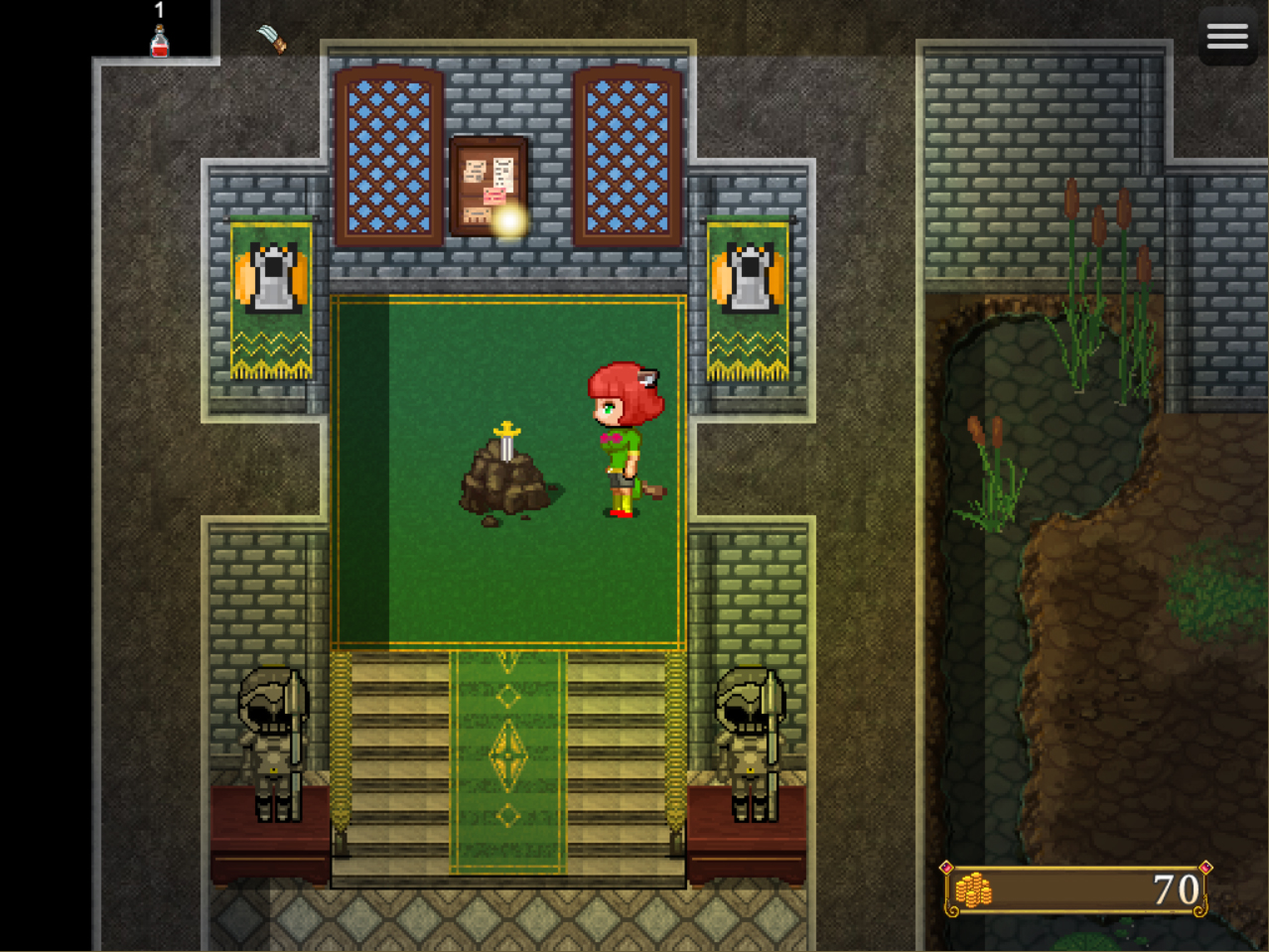The image size is (1269, 952).
Task: Open the hamburger menu
Action: point(1227,37)
